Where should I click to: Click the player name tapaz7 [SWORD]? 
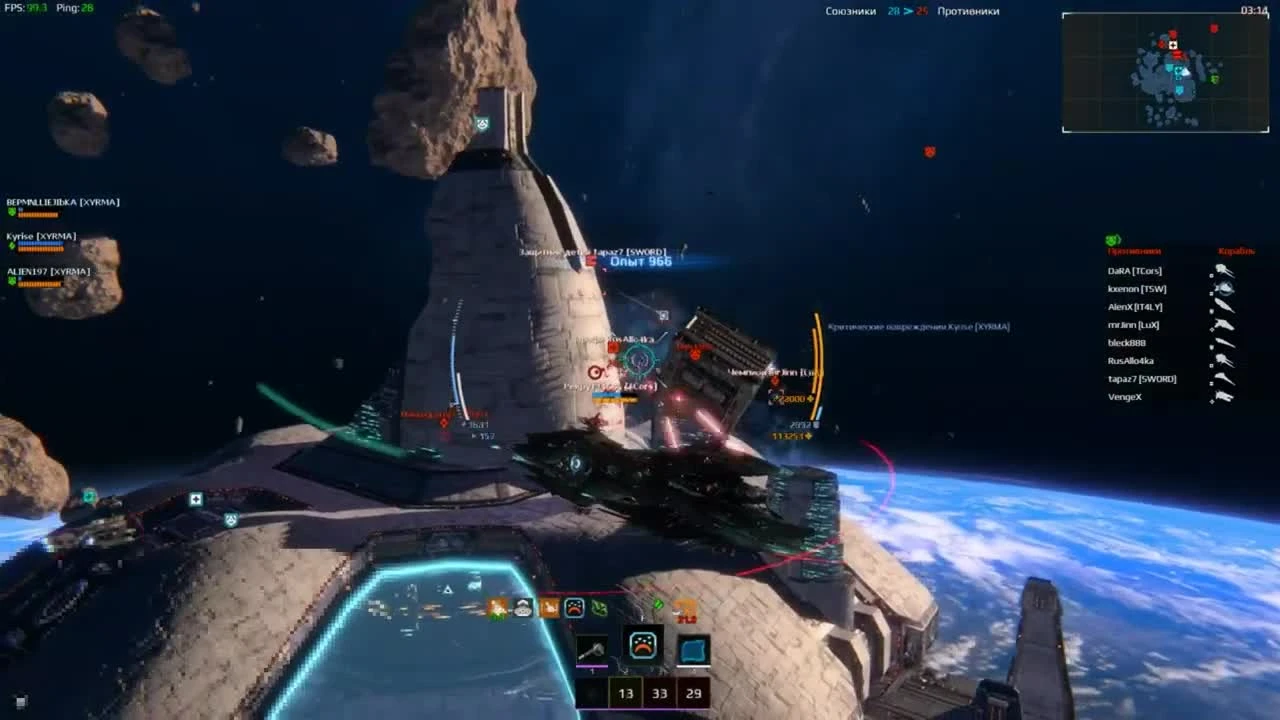1142,379
